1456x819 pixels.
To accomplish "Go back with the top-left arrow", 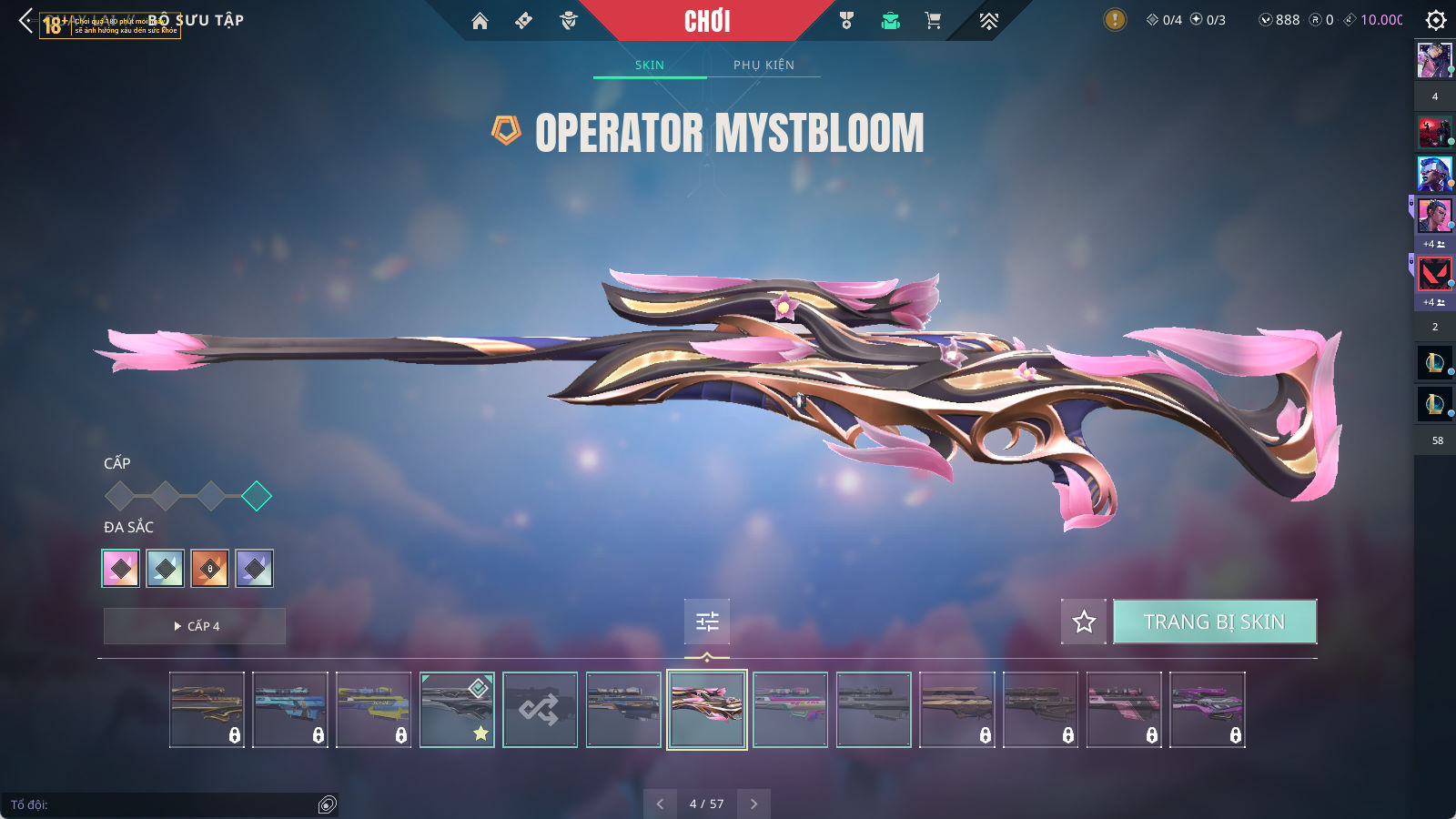I will coord(25,20).
